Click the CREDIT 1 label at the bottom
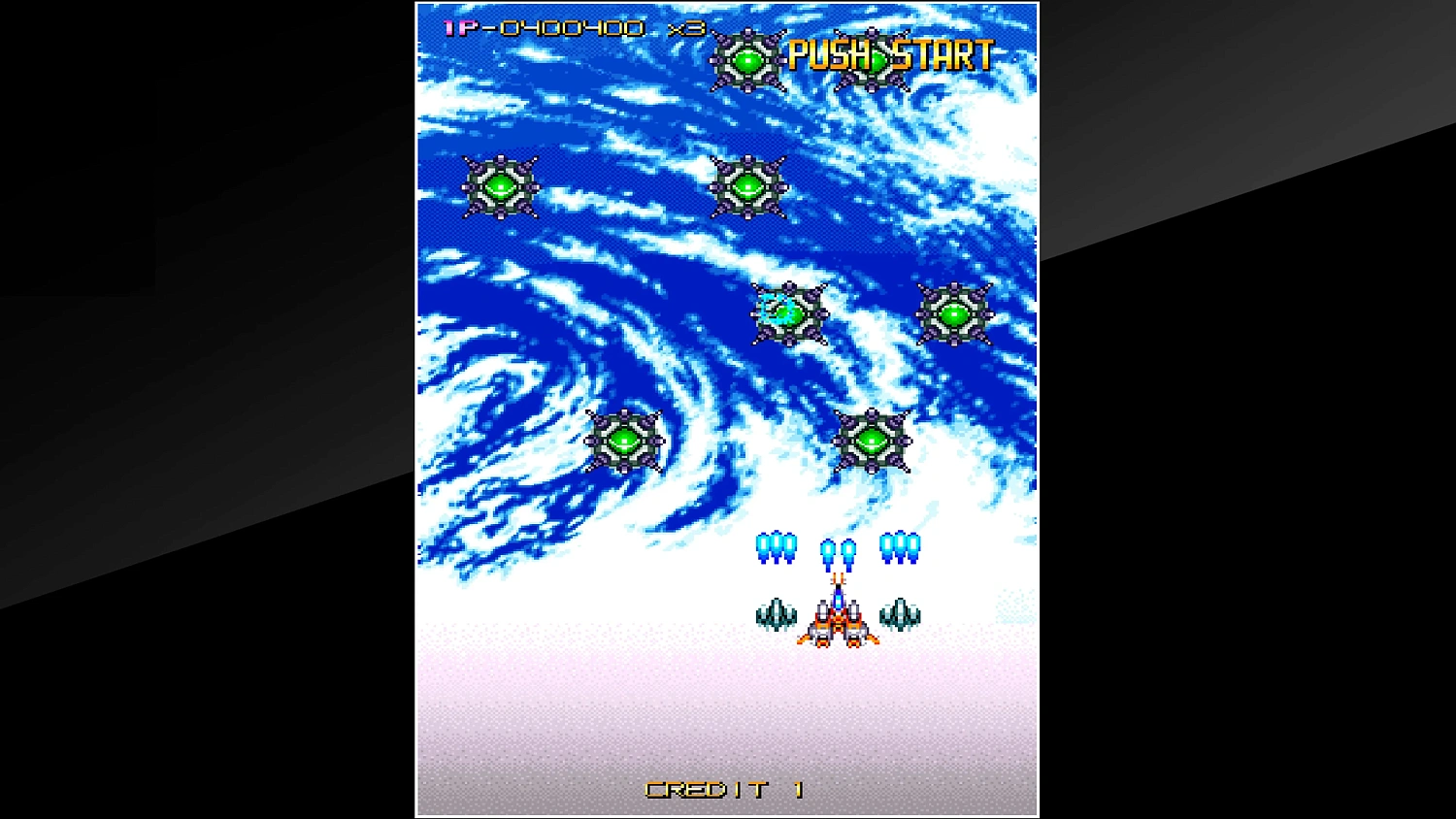1456x819 pixels. click(722, 789)
